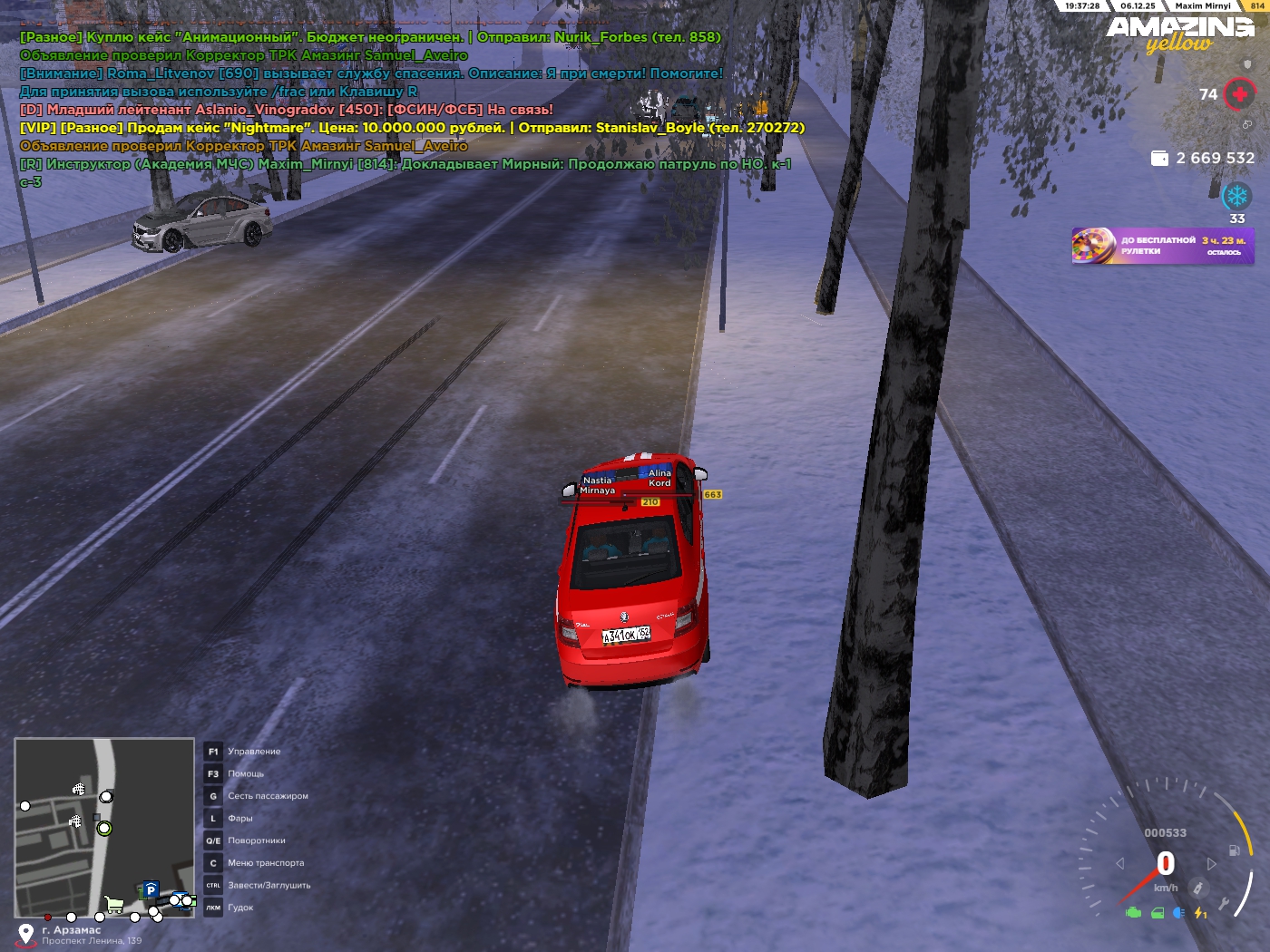The image size is (1270, 952).
Task: Click the snowflake temperature icon
Action: coord(1236,196)
